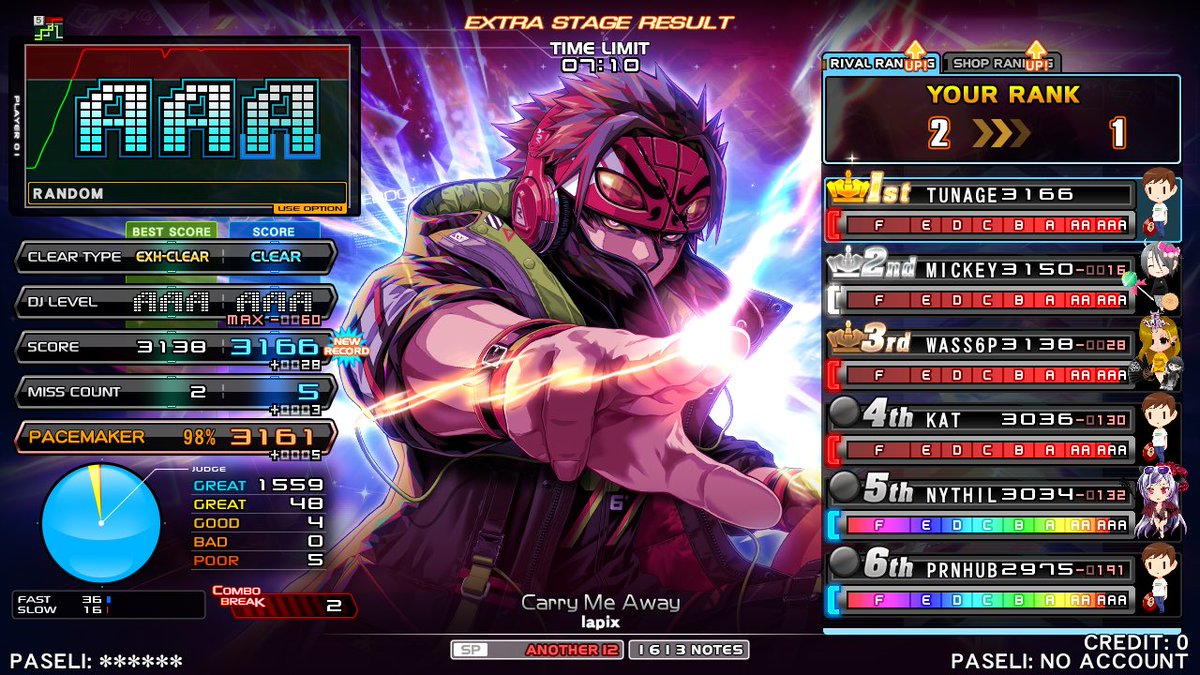Choose the 6th place PRNHUB row
This screenshot has height=675, width=1200.
(985, 581)
